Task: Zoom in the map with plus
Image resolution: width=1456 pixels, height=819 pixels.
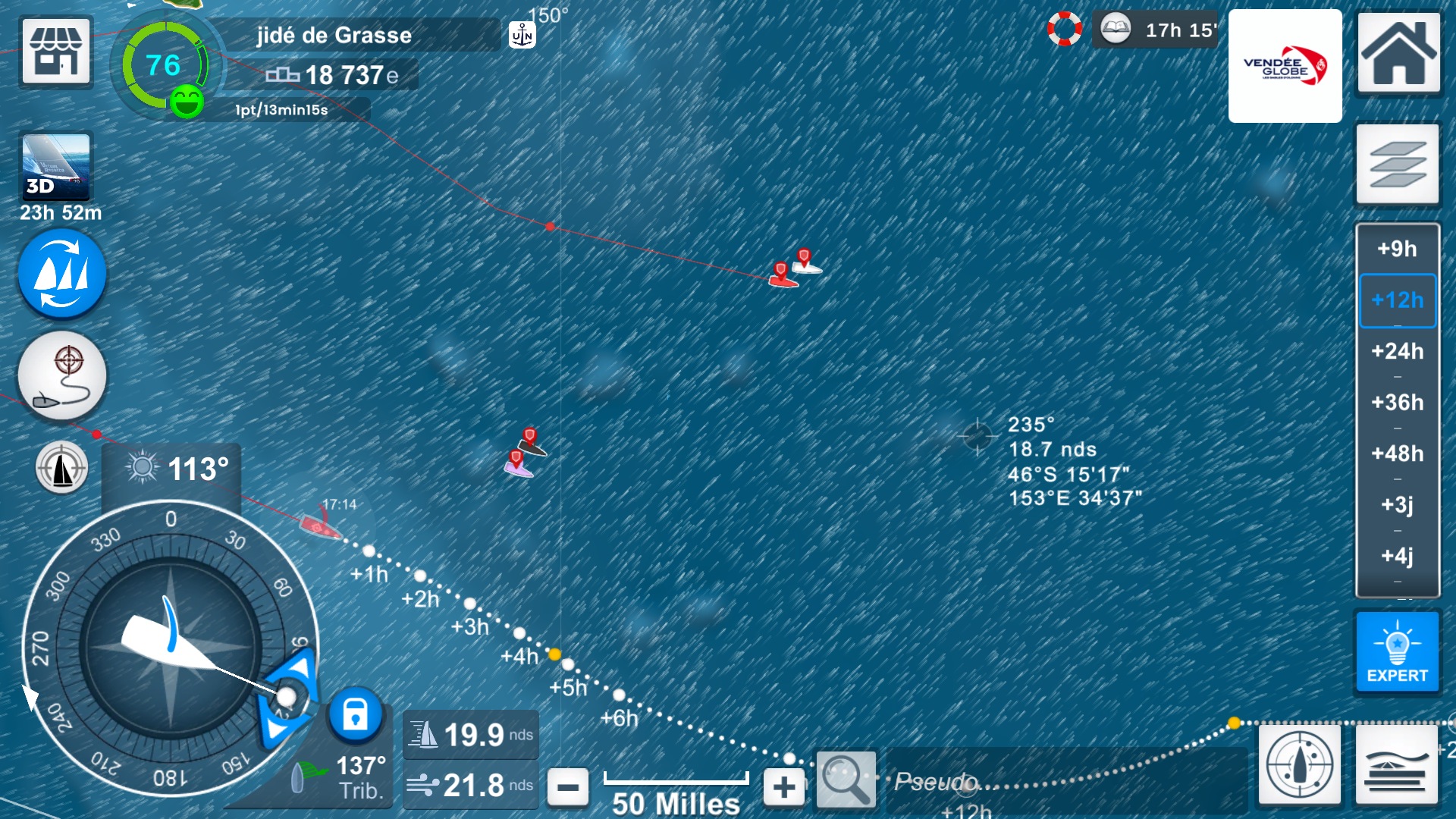Action: tap(784, 787)
